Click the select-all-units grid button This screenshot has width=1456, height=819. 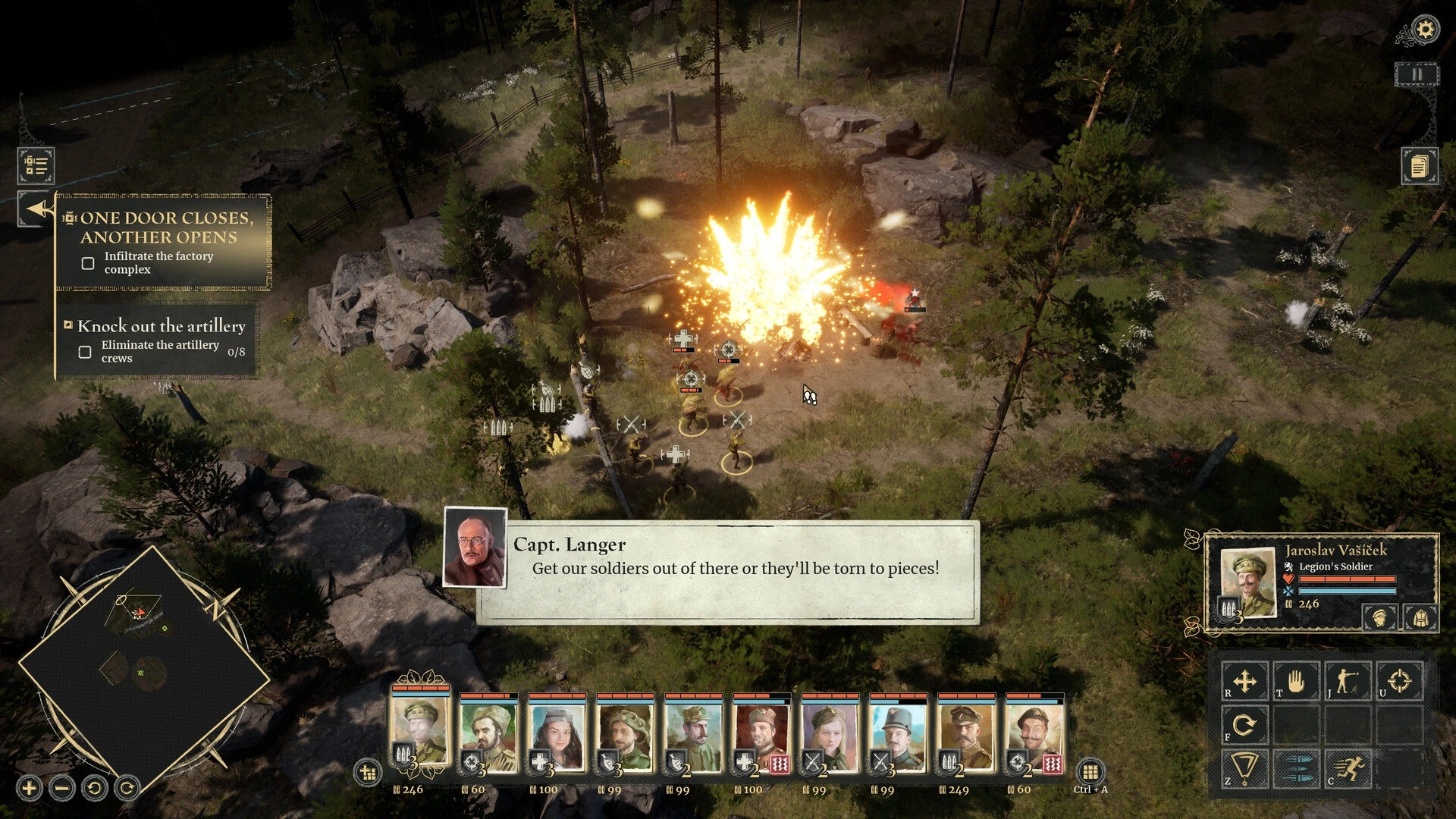point(1090,772)
